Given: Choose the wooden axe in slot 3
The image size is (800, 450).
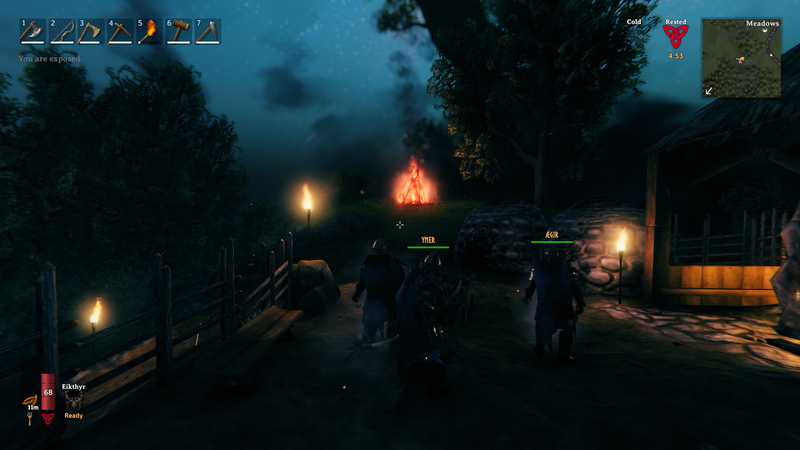Looking at the screenshot, I should (x=91, y=32).
